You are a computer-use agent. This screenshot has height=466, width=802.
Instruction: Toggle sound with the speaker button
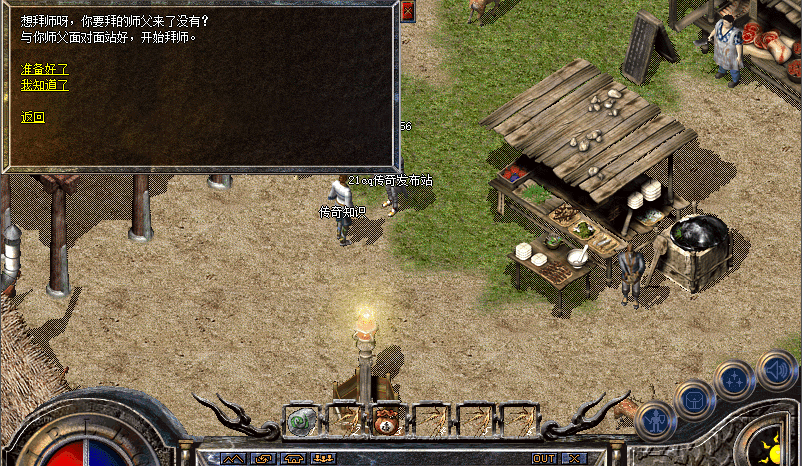(x=776, y=369)
